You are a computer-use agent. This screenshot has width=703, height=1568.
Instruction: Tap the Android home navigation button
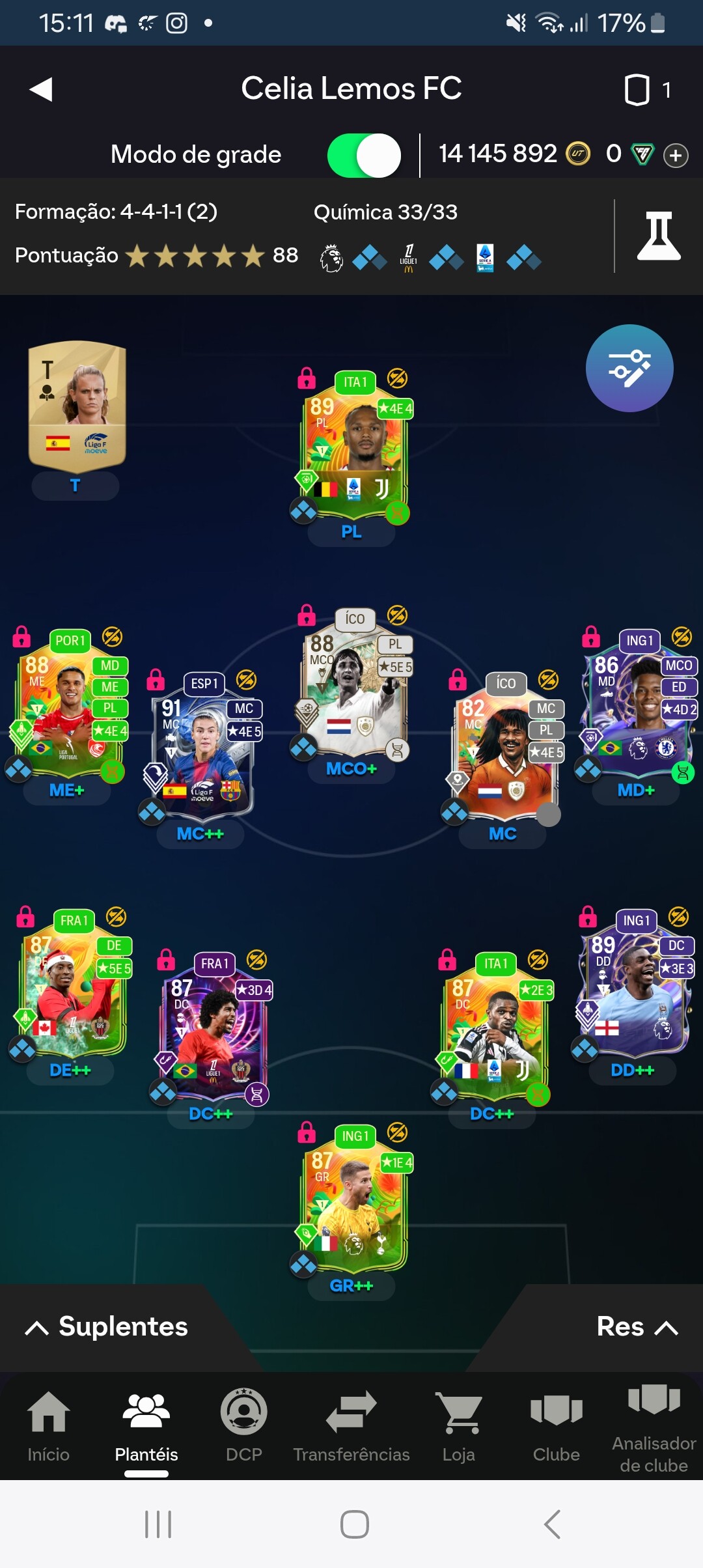tap(354, 1524)
